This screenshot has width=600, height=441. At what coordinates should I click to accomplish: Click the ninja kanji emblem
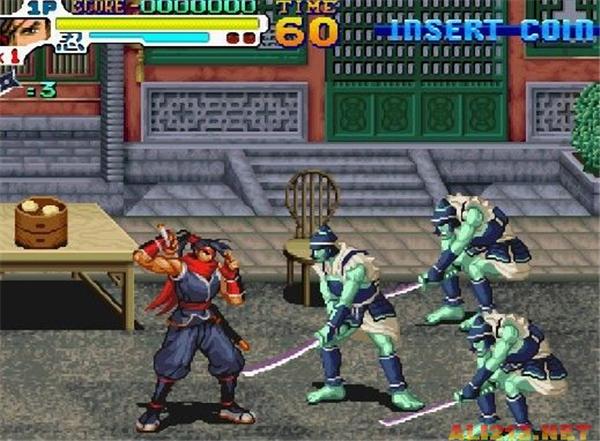click(69, 40)
